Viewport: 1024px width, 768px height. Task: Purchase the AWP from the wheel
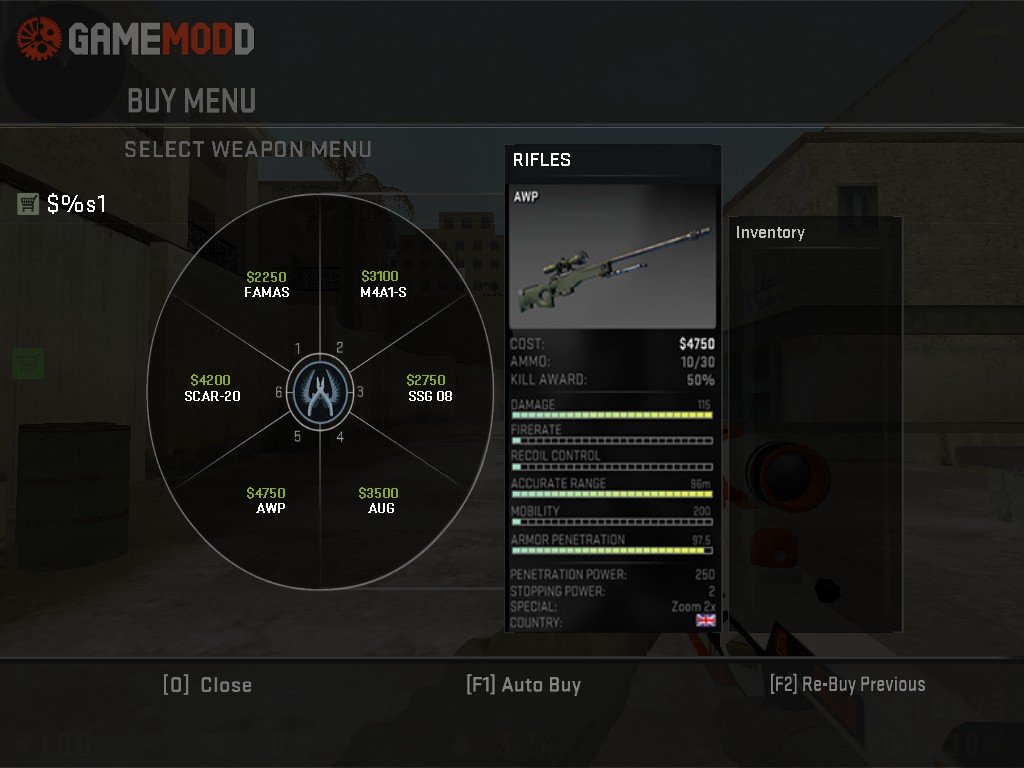tap(268, 500)
